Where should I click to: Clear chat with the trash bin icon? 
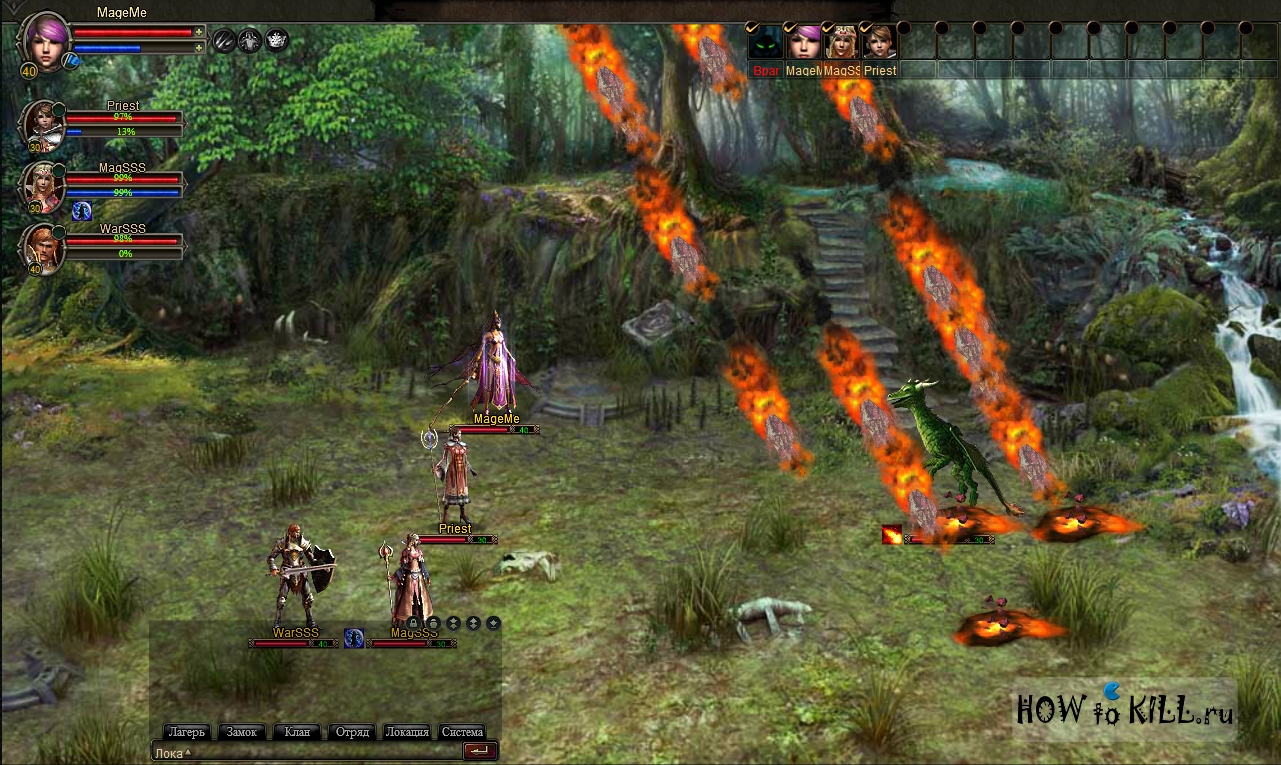pyautogui.click(x=433, y=623)
